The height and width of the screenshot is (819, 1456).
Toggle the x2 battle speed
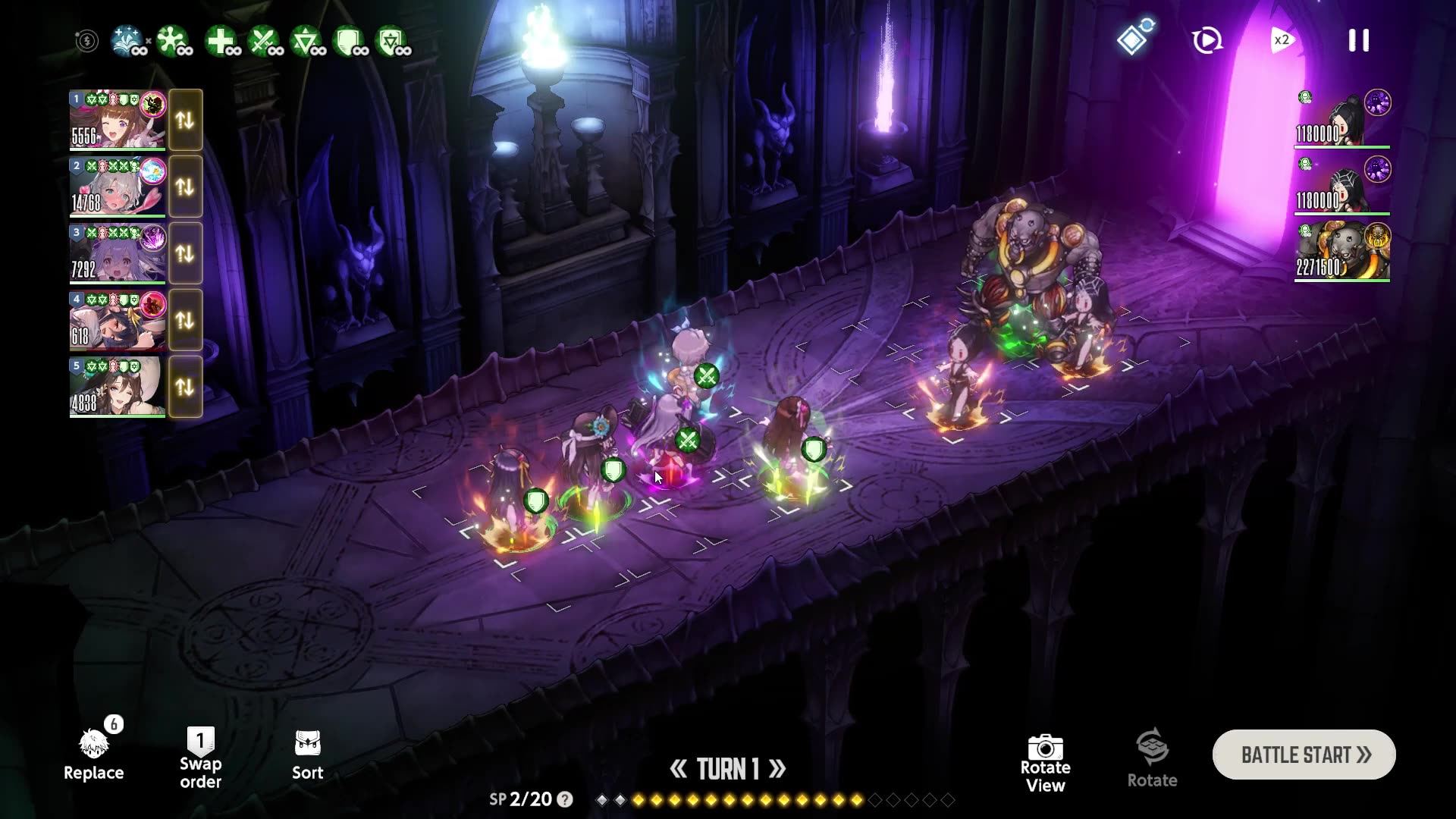1281,40
